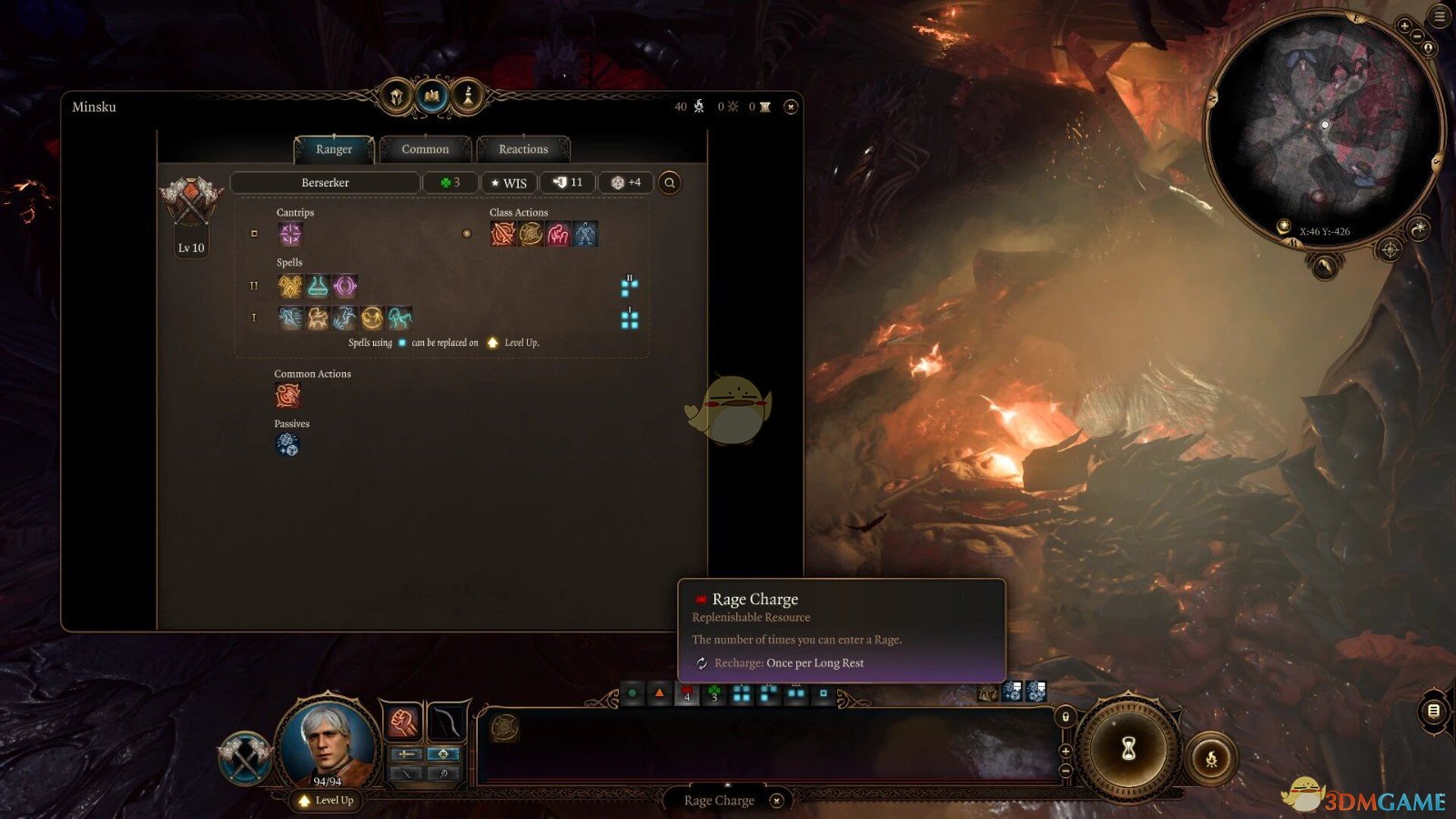Select the Ranger tab

coord(334,149)
